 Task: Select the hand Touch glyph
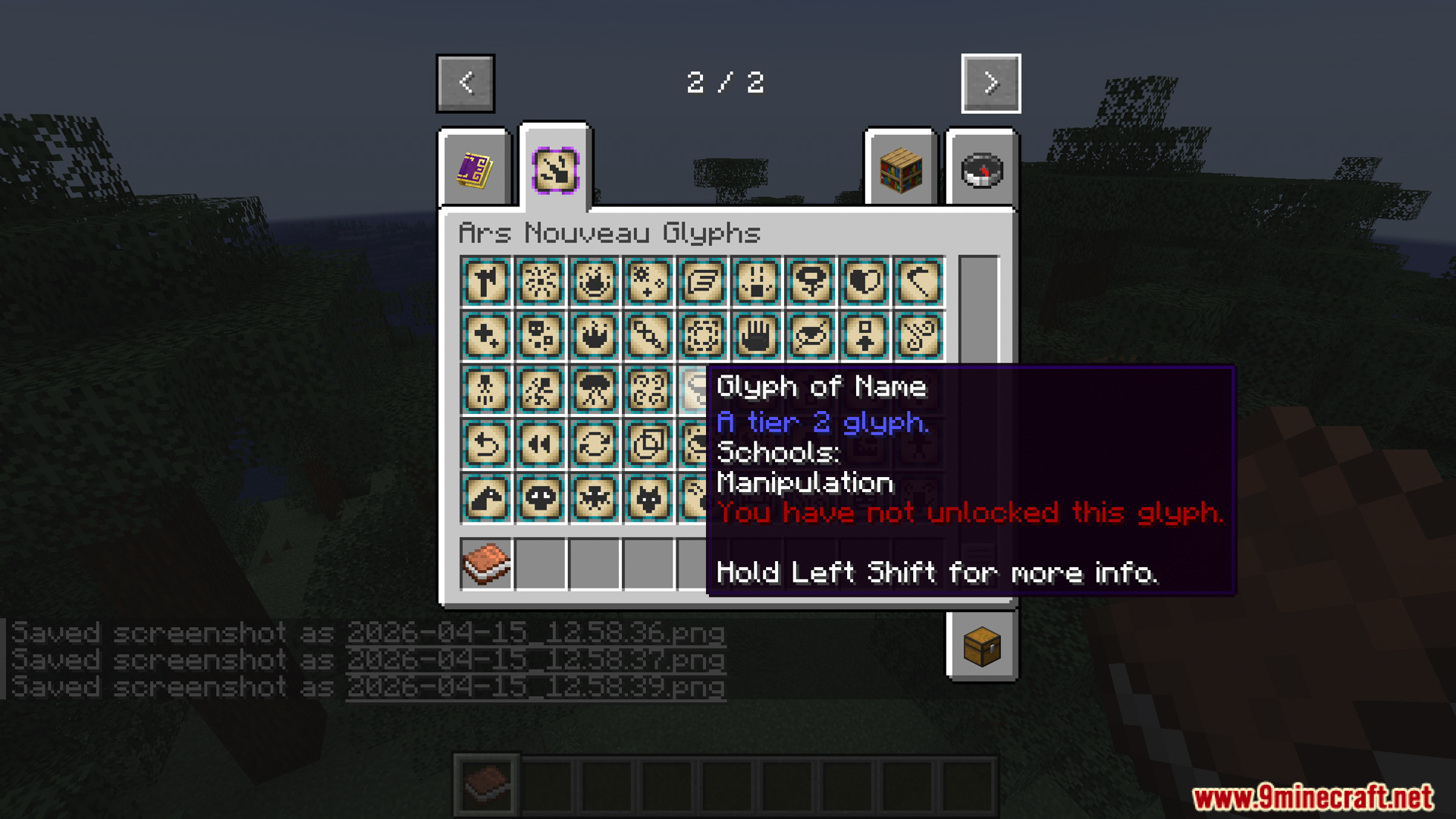757,336
